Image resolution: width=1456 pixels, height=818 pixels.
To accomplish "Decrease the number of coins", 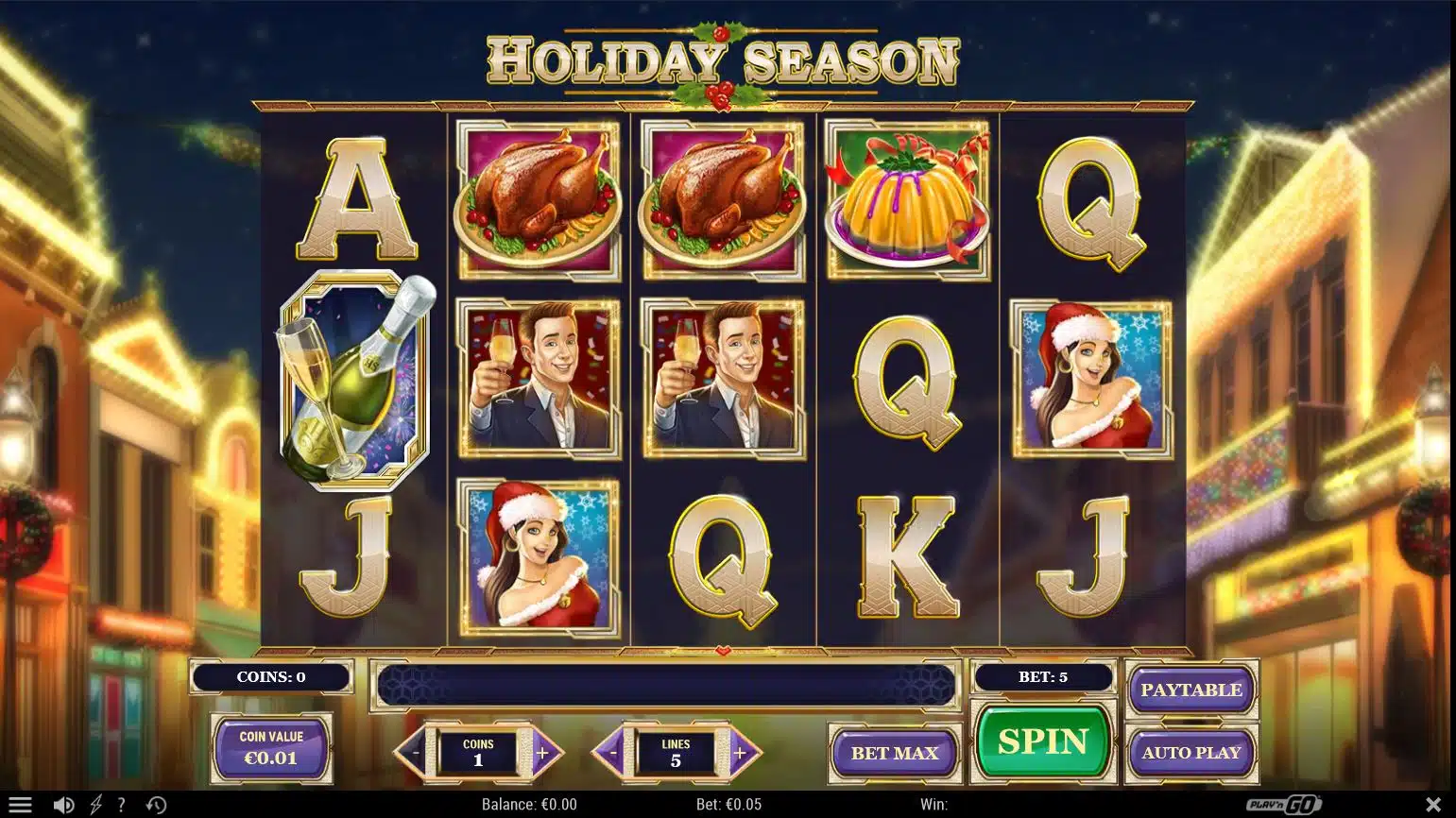I will click(412, 753).
